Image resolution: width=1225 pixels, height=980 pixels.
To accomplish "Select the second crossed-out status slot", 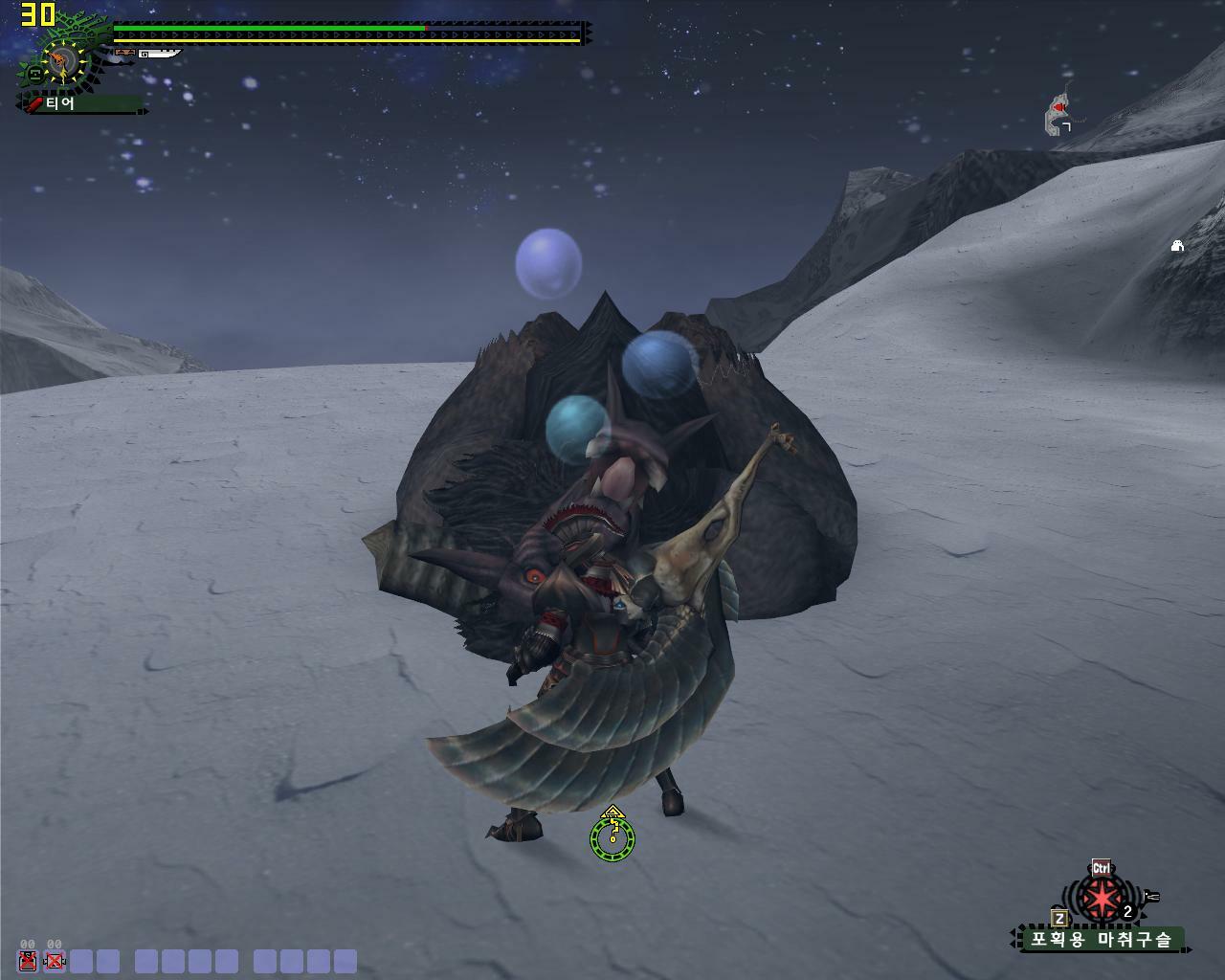I will [x=55, y=961].
